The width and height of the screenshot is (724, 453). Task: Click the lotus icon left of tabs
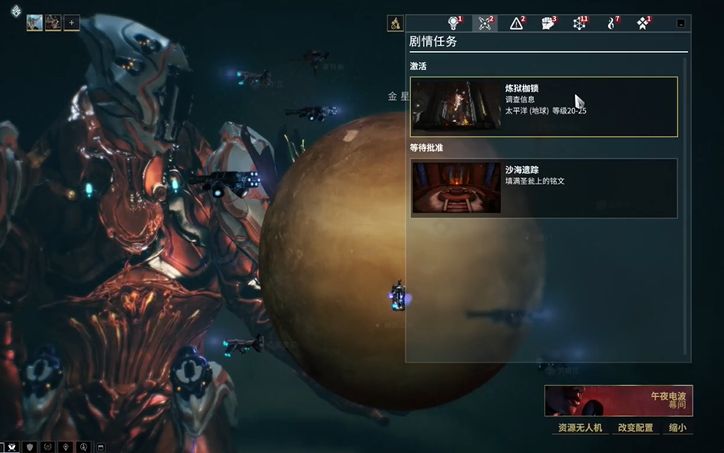tap(395, 23)
